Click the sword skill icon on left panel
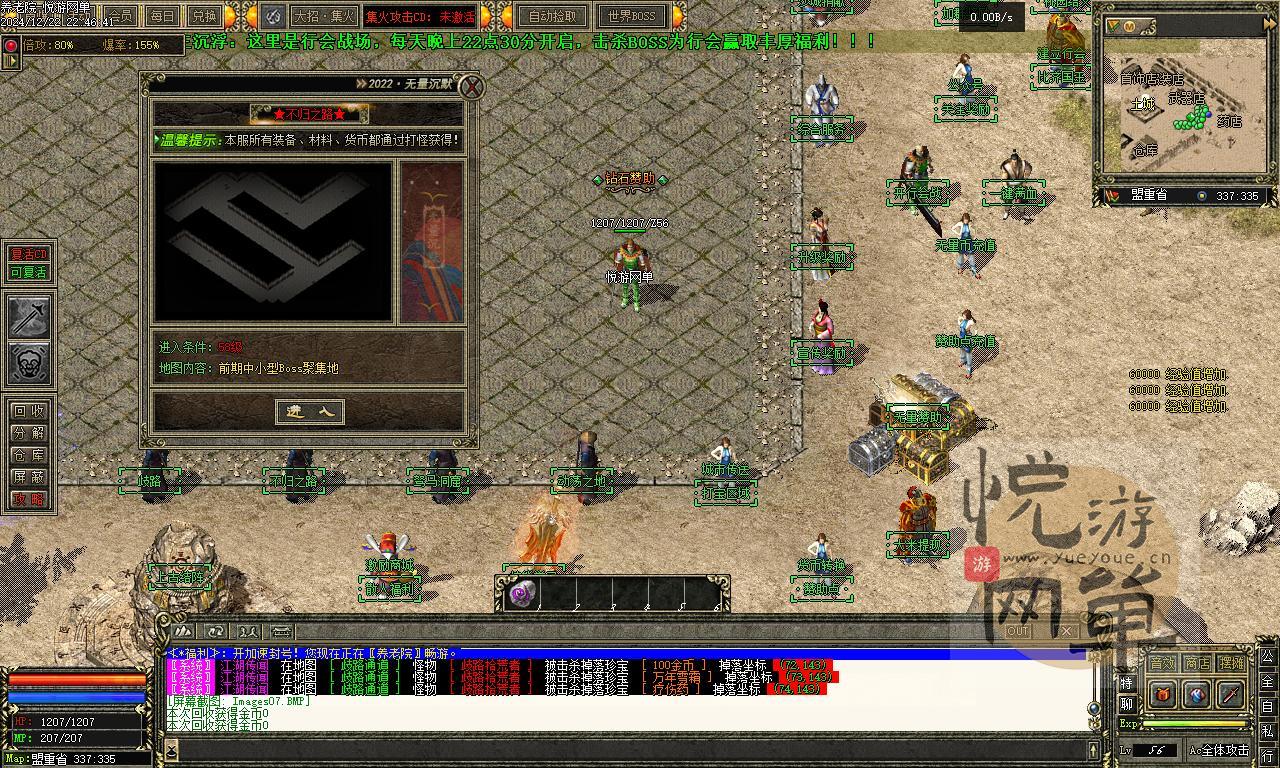The width and height of the screenshot is (1280, 768). [x=30, y=317]
